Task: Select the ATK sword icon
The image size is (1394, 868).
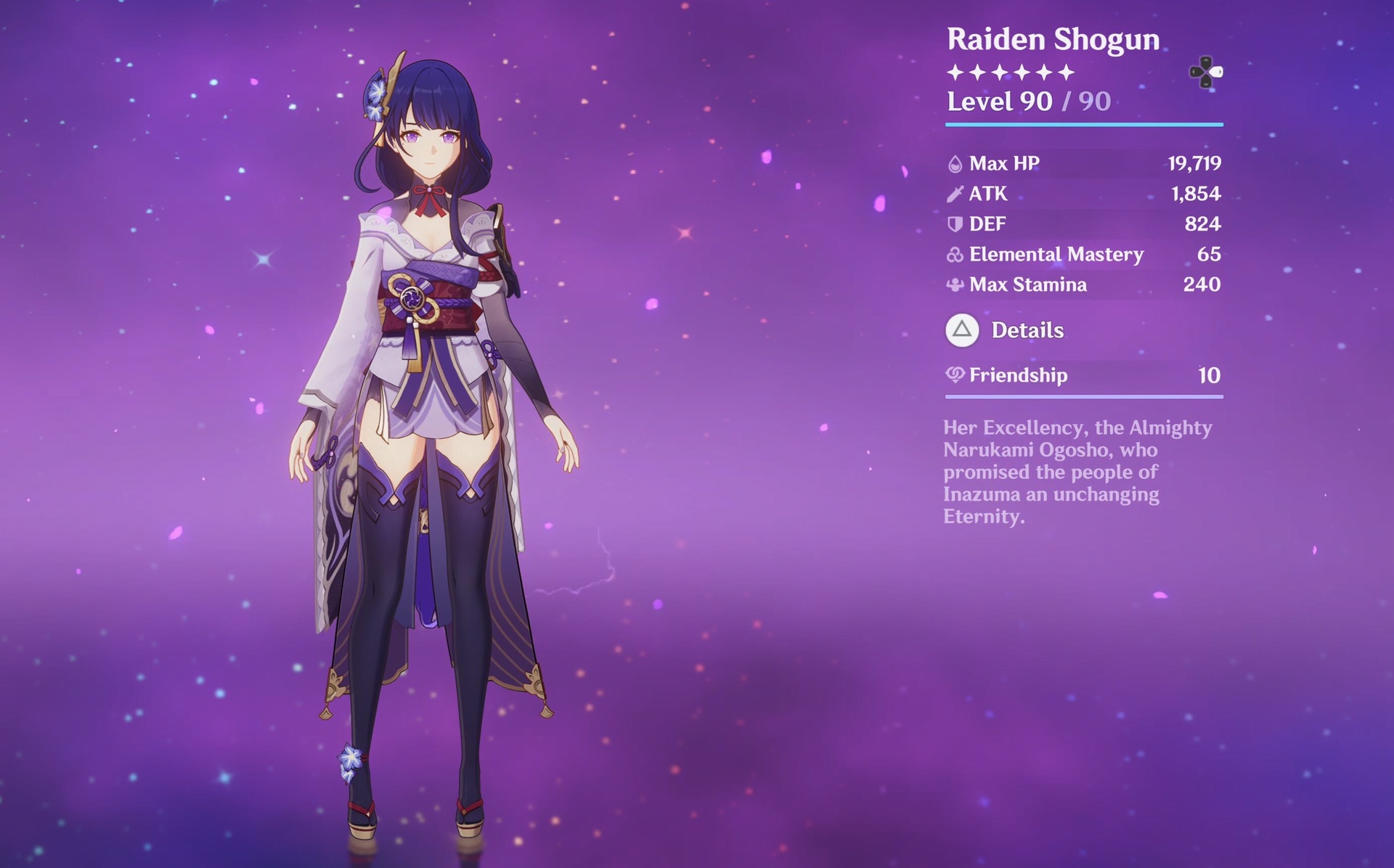Action: click(x=955, y=194)
